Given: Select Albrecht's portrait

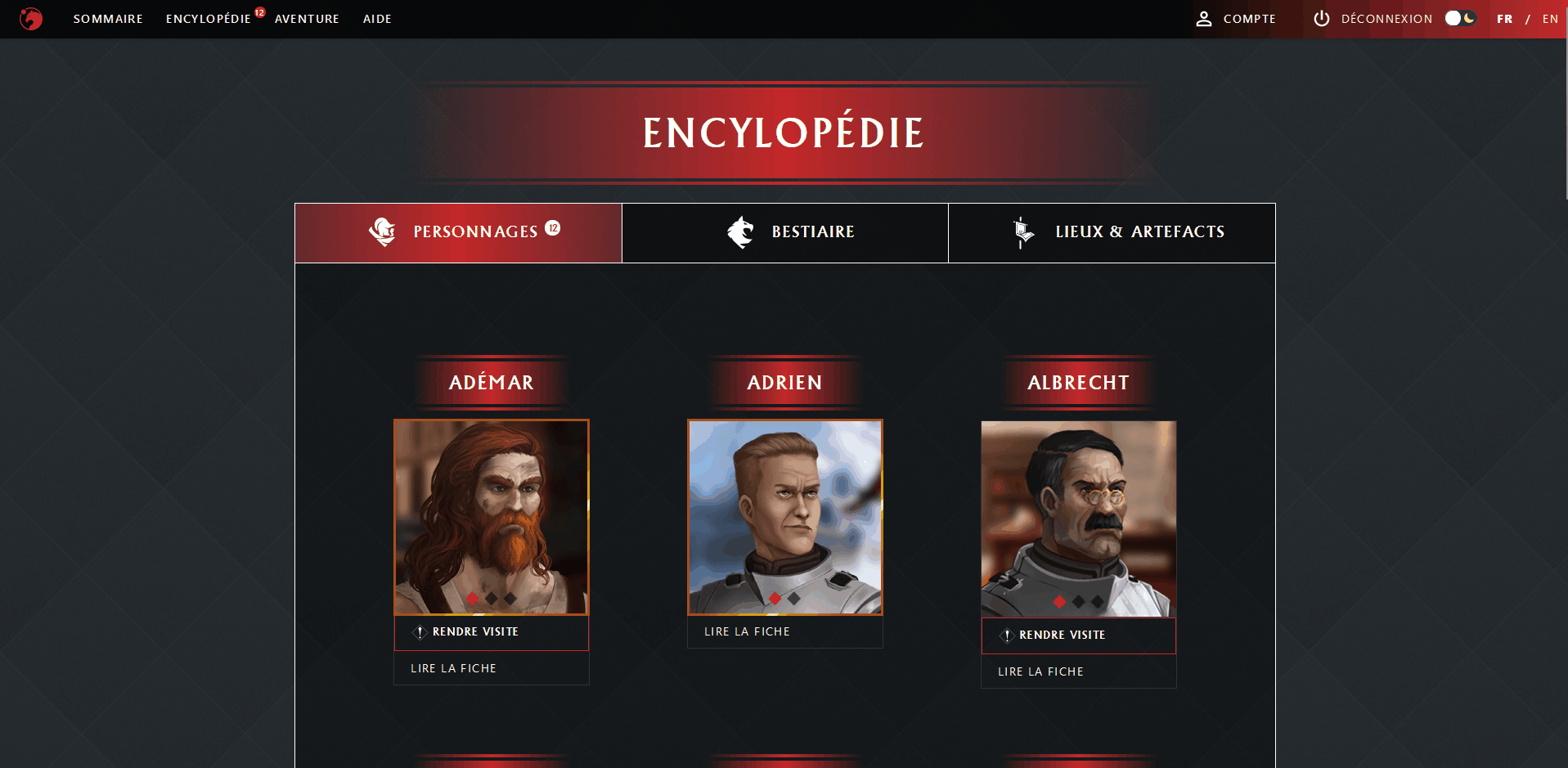Looking at the screenshot, I should click(1079, 519).
